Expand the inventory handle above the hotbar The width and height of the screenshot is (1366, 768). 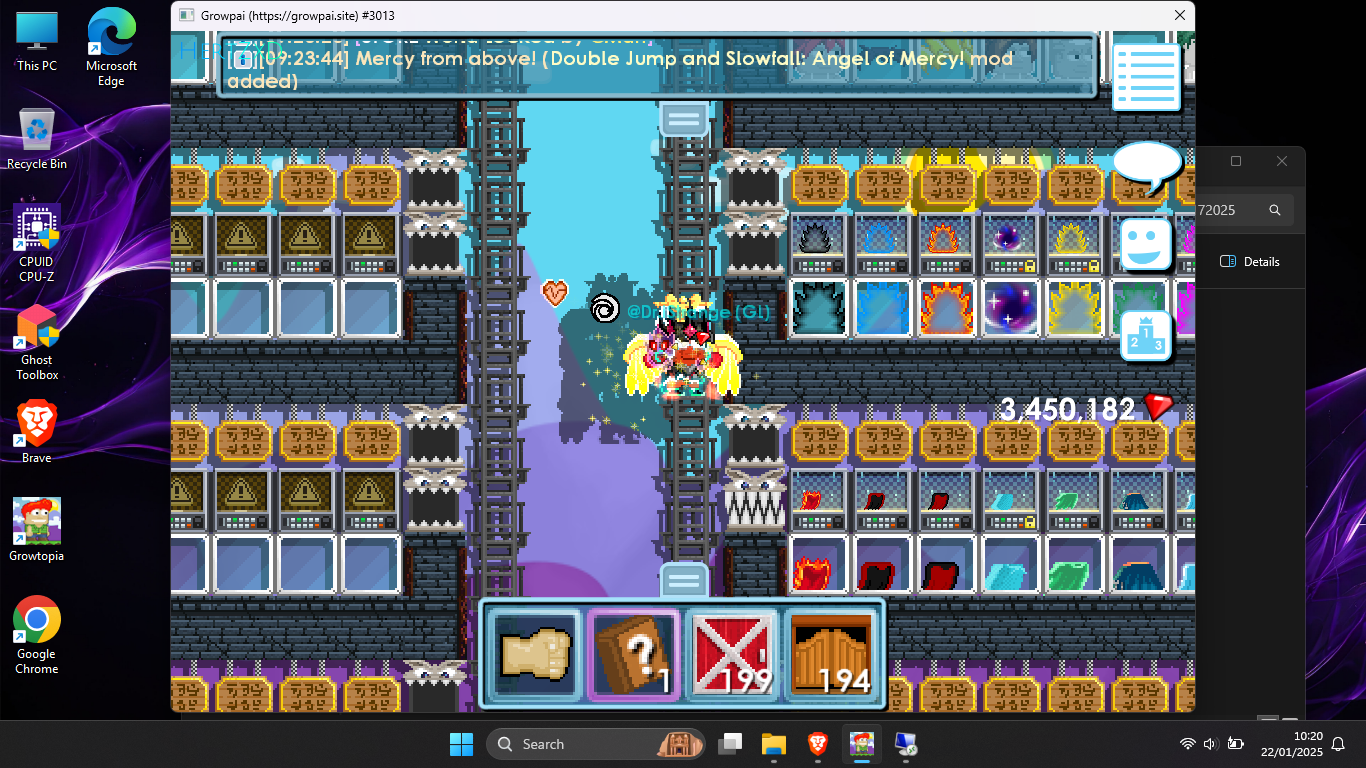(x=684, y=580)
